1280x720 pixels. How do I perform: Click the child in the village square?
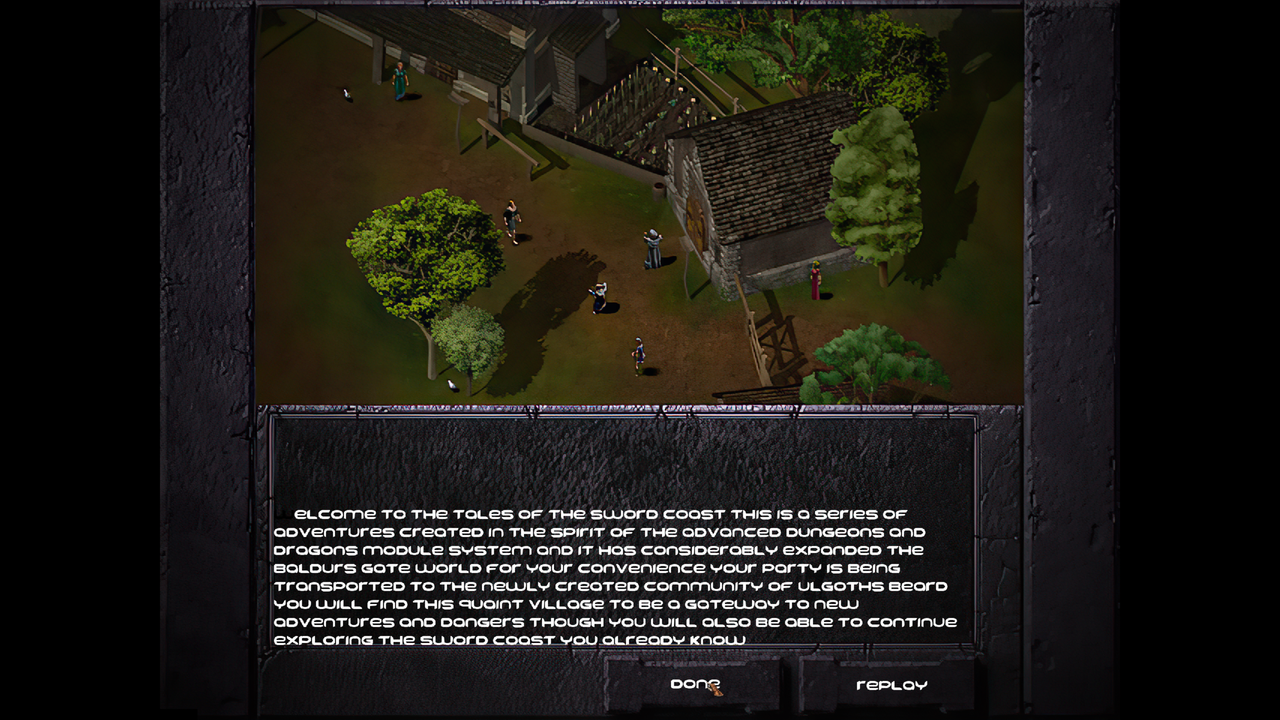(638, 354)
